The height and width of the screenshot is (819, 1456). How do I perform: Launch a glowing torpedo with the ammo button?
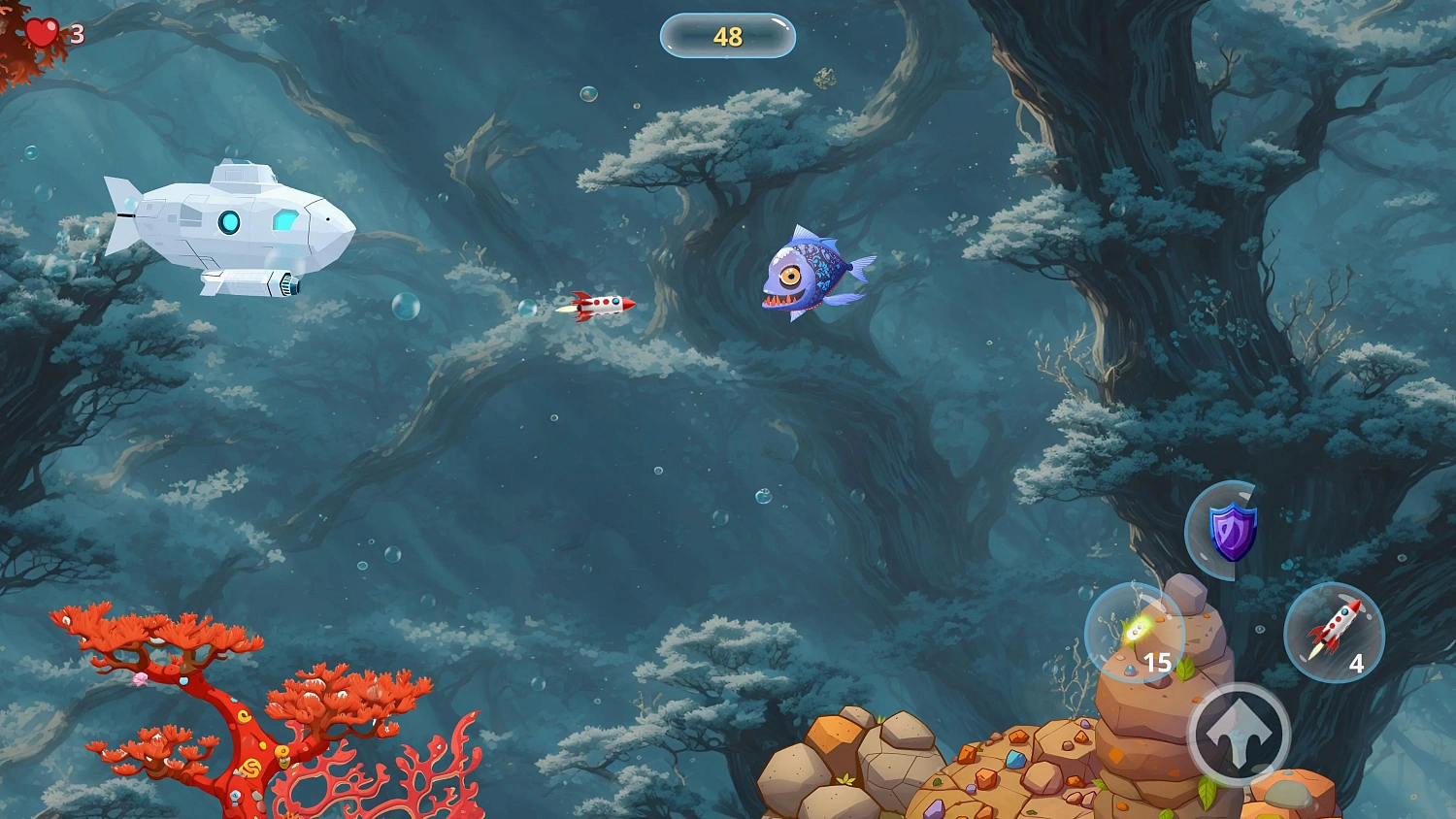1136,633
